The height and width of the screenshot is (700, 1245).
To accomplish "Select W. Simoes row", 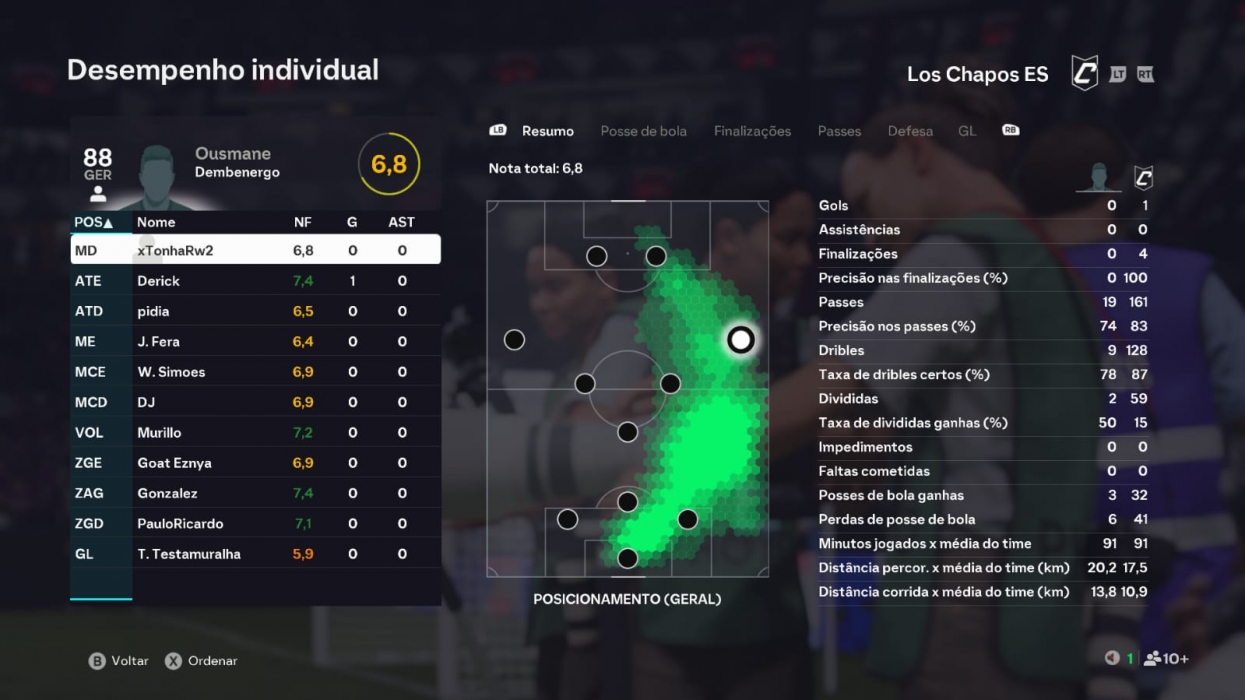I will (255, 372).
